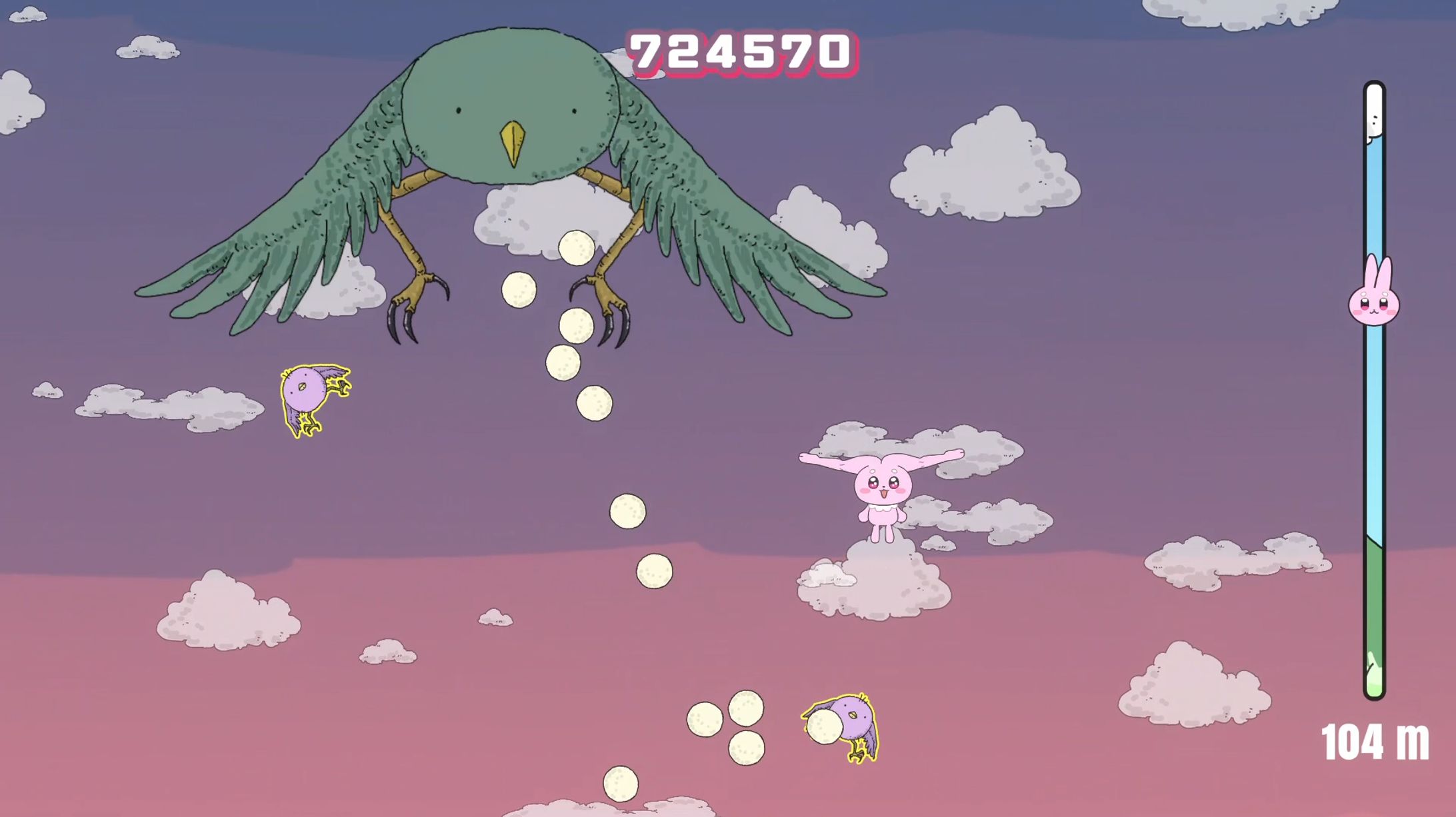Click the white segment at the bar's top
The height and width of the screenshot is (817, 1456).
pos(1373,107)
